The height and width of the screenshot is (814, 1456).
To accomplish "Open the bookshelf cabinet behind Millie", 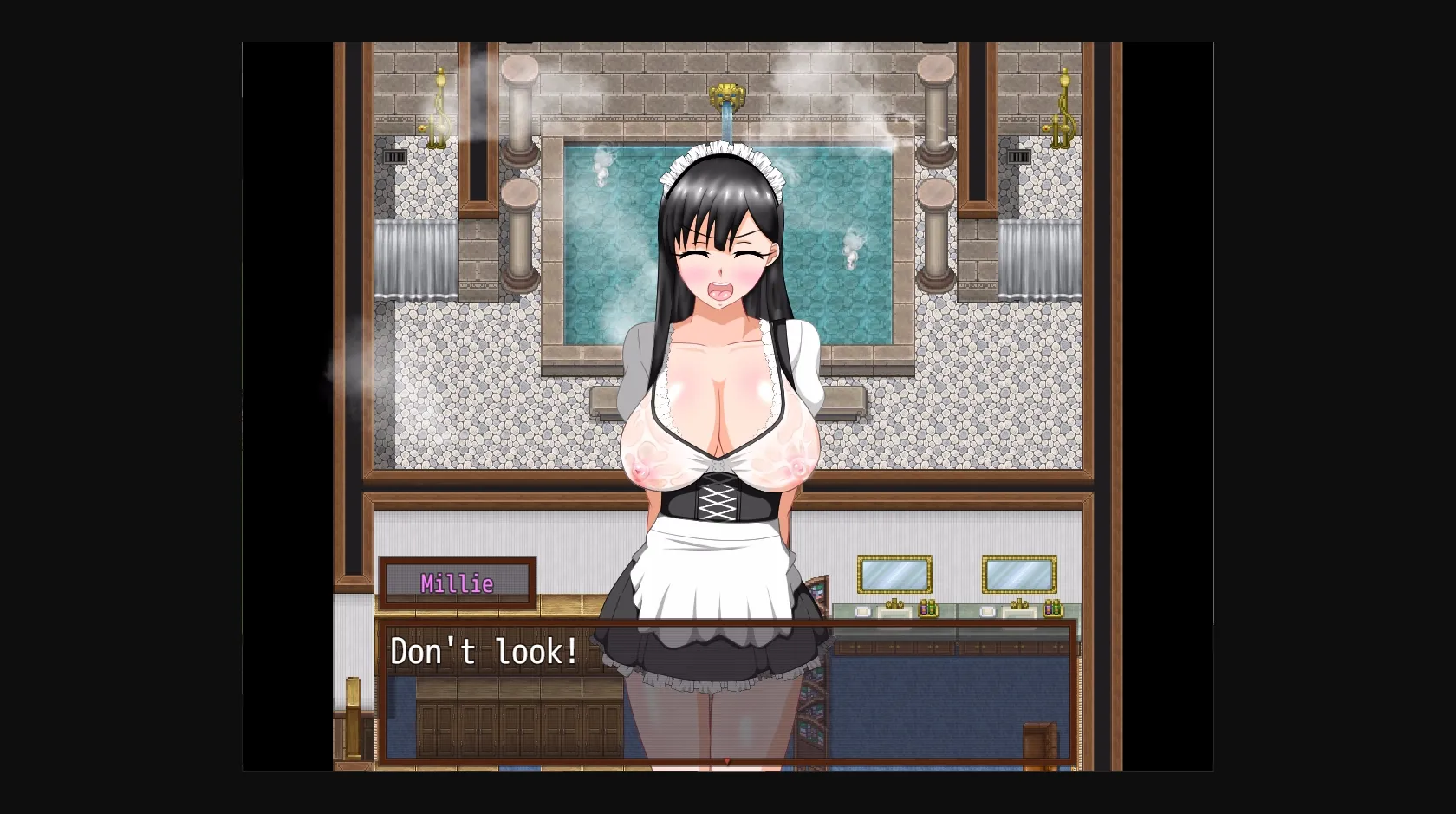I will coord(815,694).
